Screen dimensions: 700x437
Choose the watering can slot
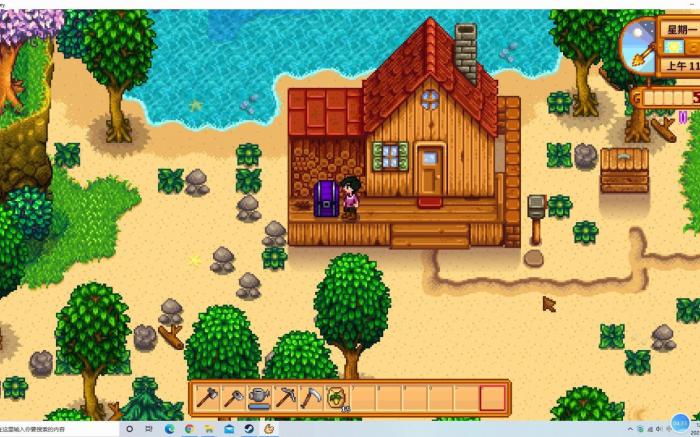[259, 397]
